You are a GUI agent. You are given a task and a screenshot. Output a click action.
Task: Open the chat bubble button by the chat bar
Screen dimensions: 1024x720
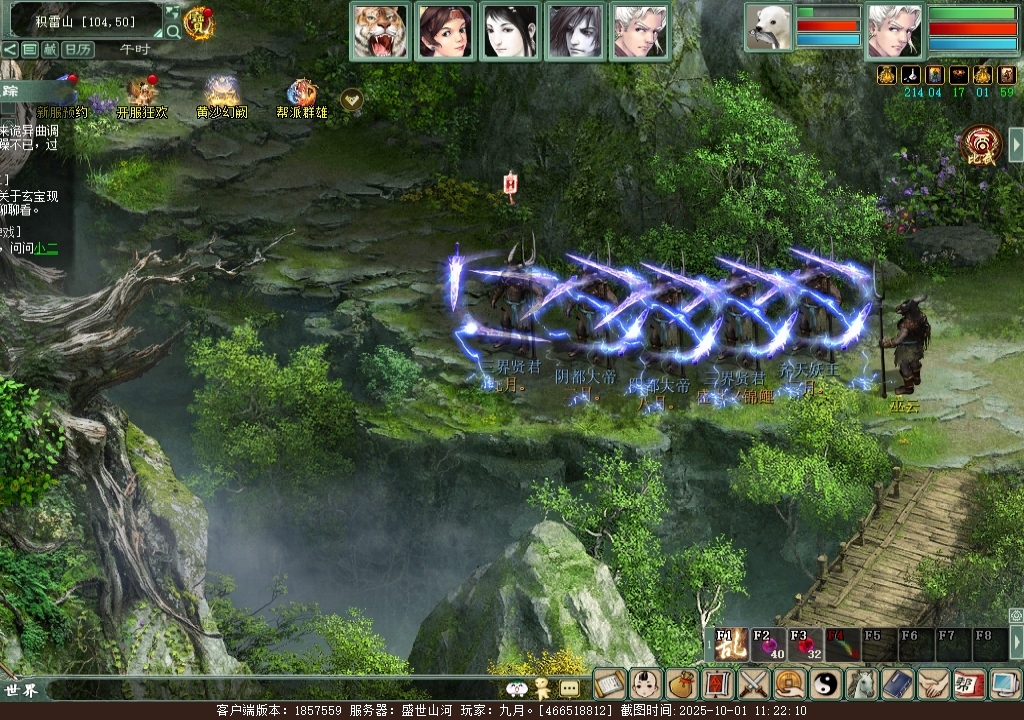[569, 688]
